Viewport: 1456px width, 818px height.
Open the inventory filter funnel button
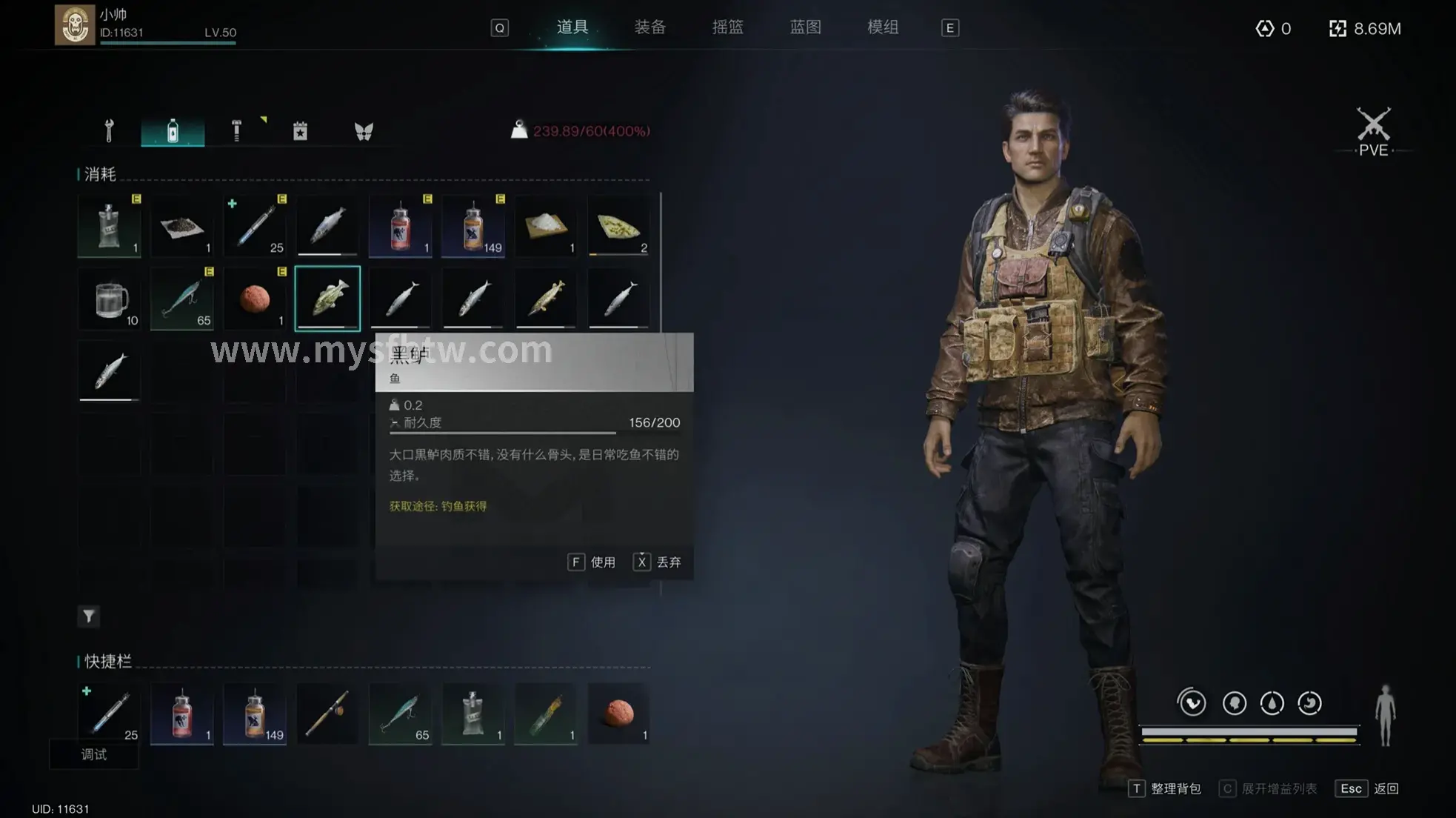[x=89, y=616]
